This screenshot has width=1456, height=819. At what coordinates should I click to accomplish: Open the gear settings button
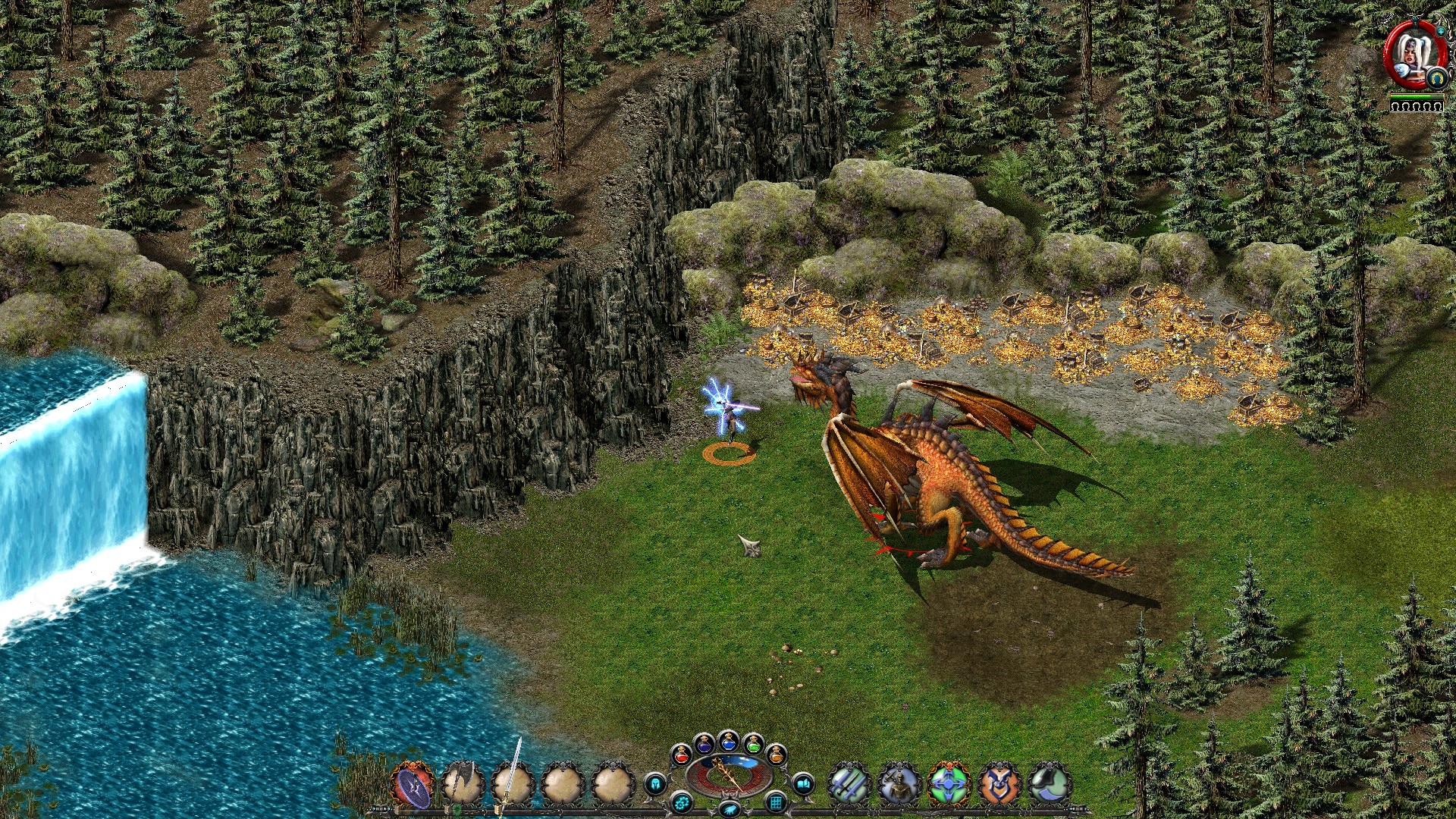682,802
